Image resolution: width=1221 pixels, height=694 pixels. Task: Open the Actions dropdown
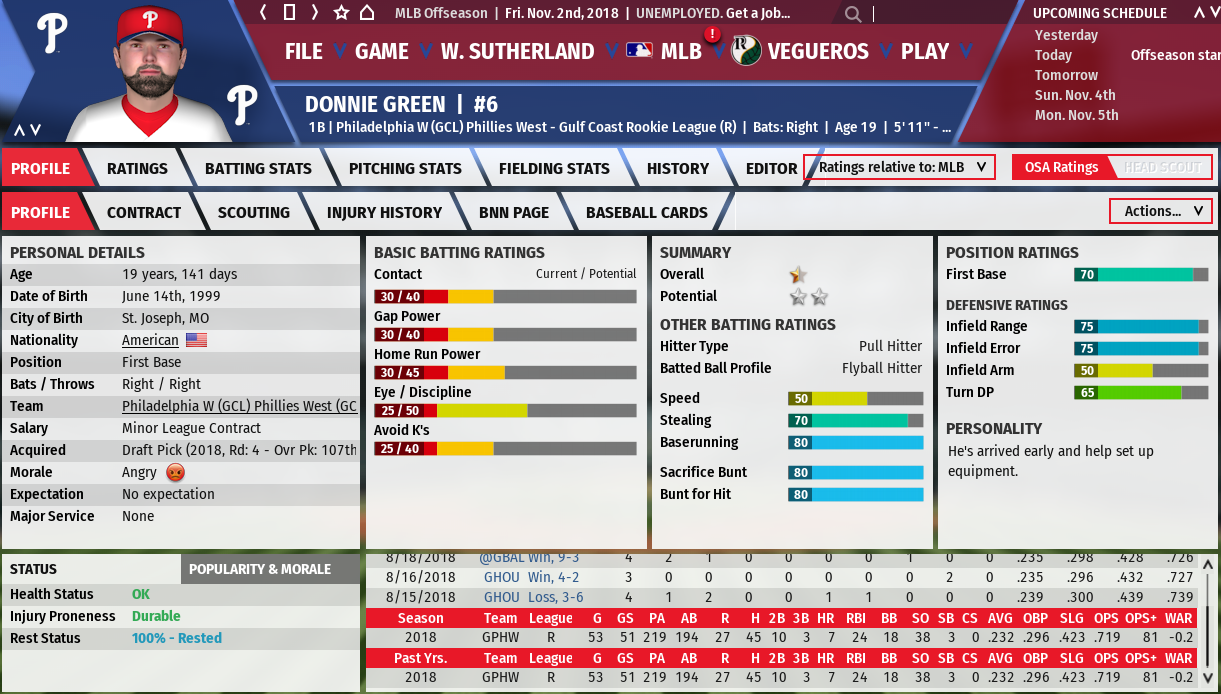[x=1160, y=211]
